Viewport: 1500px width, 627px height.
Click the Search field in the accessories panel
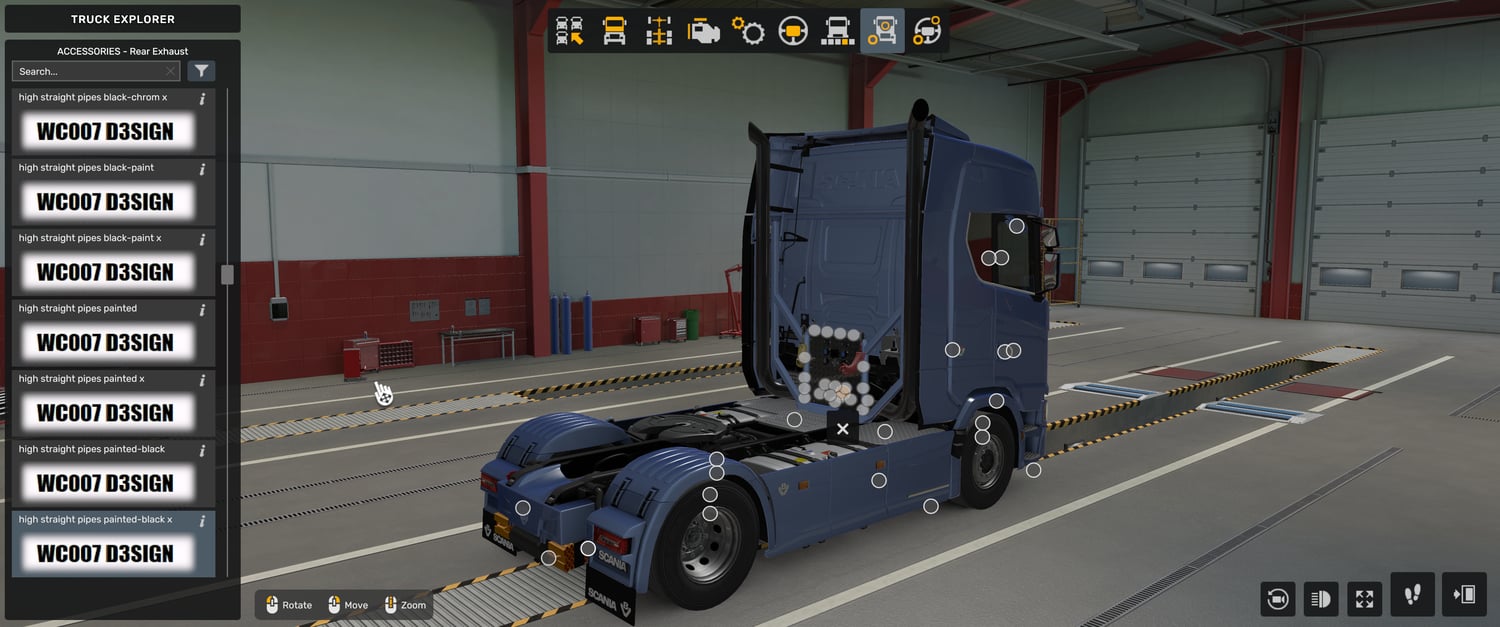pos(90,71)
